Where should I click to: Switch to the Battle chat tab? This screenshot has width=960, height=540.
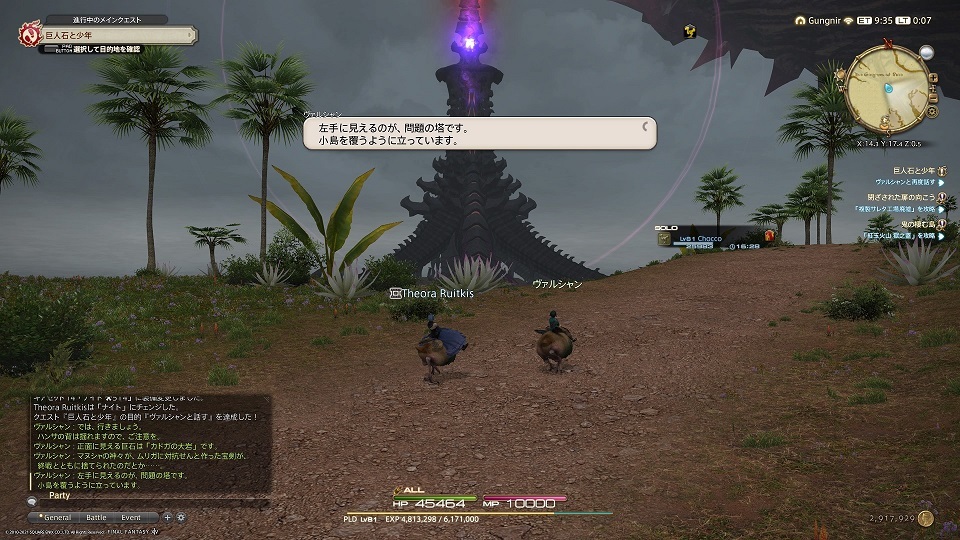pos(96,517)
